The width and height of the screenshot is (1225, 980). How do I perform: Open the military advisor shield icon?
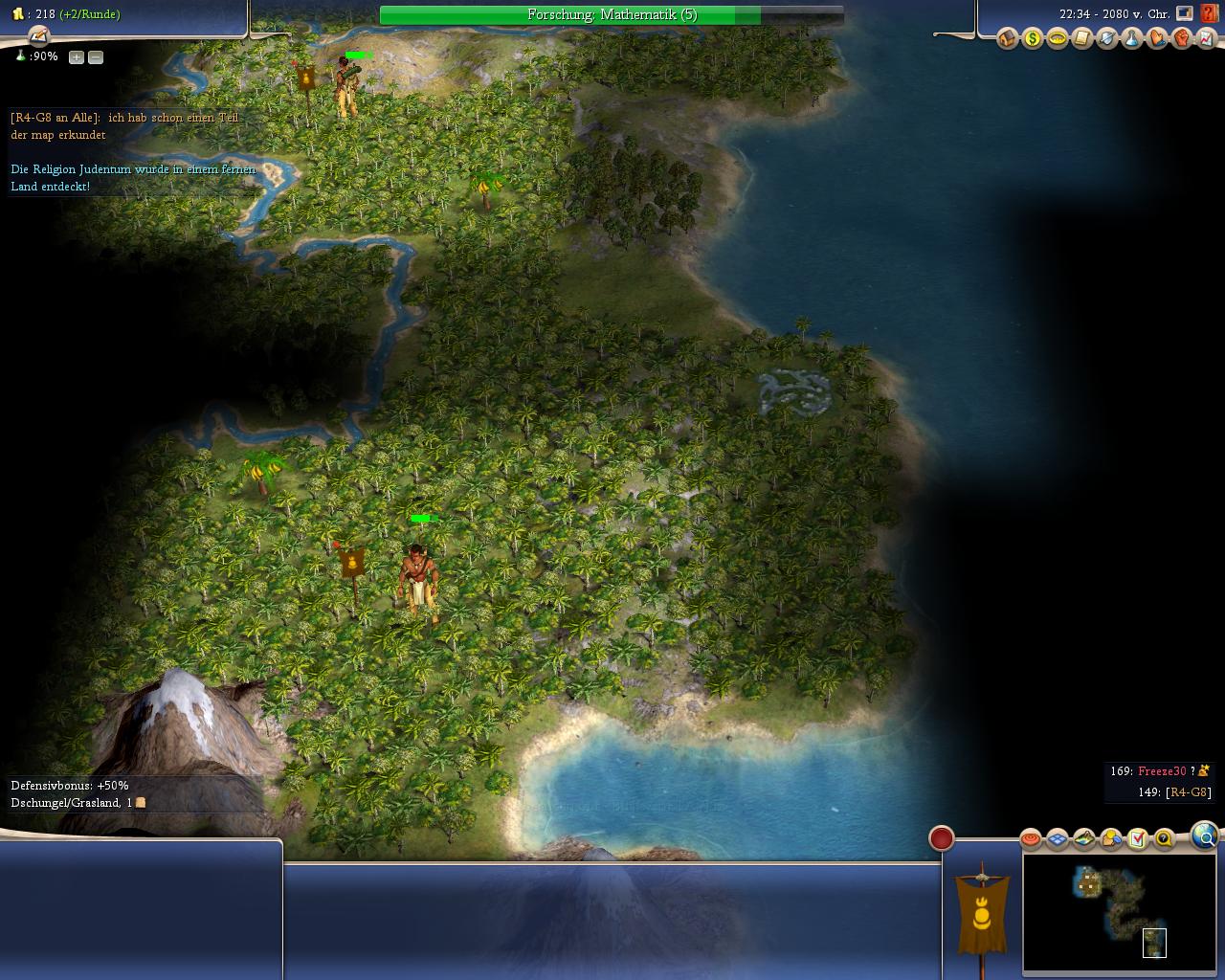pos(1106,39)
